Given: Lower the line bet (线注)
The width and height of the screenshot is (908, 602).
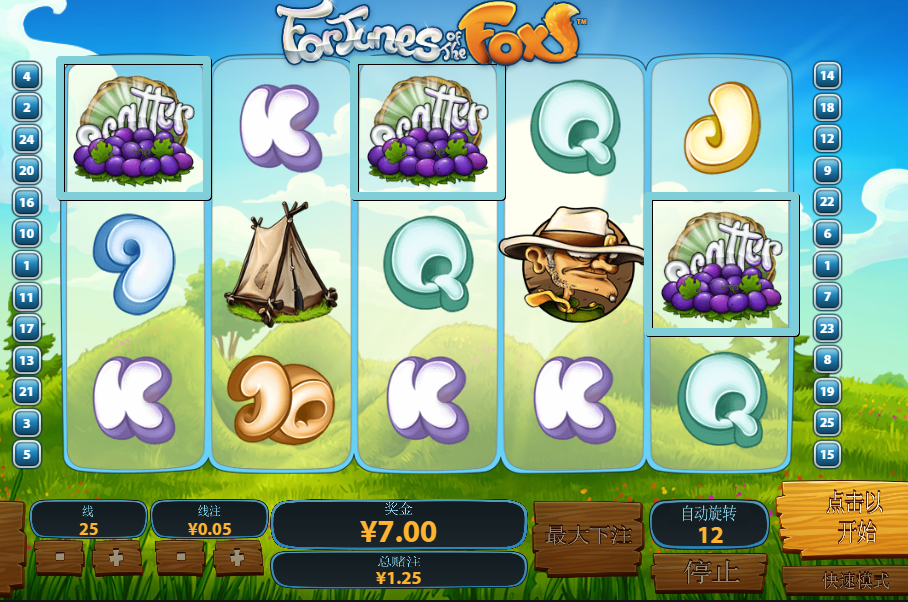Looking at the screenshot, I should pyautogui.click(x=180, y=556).
